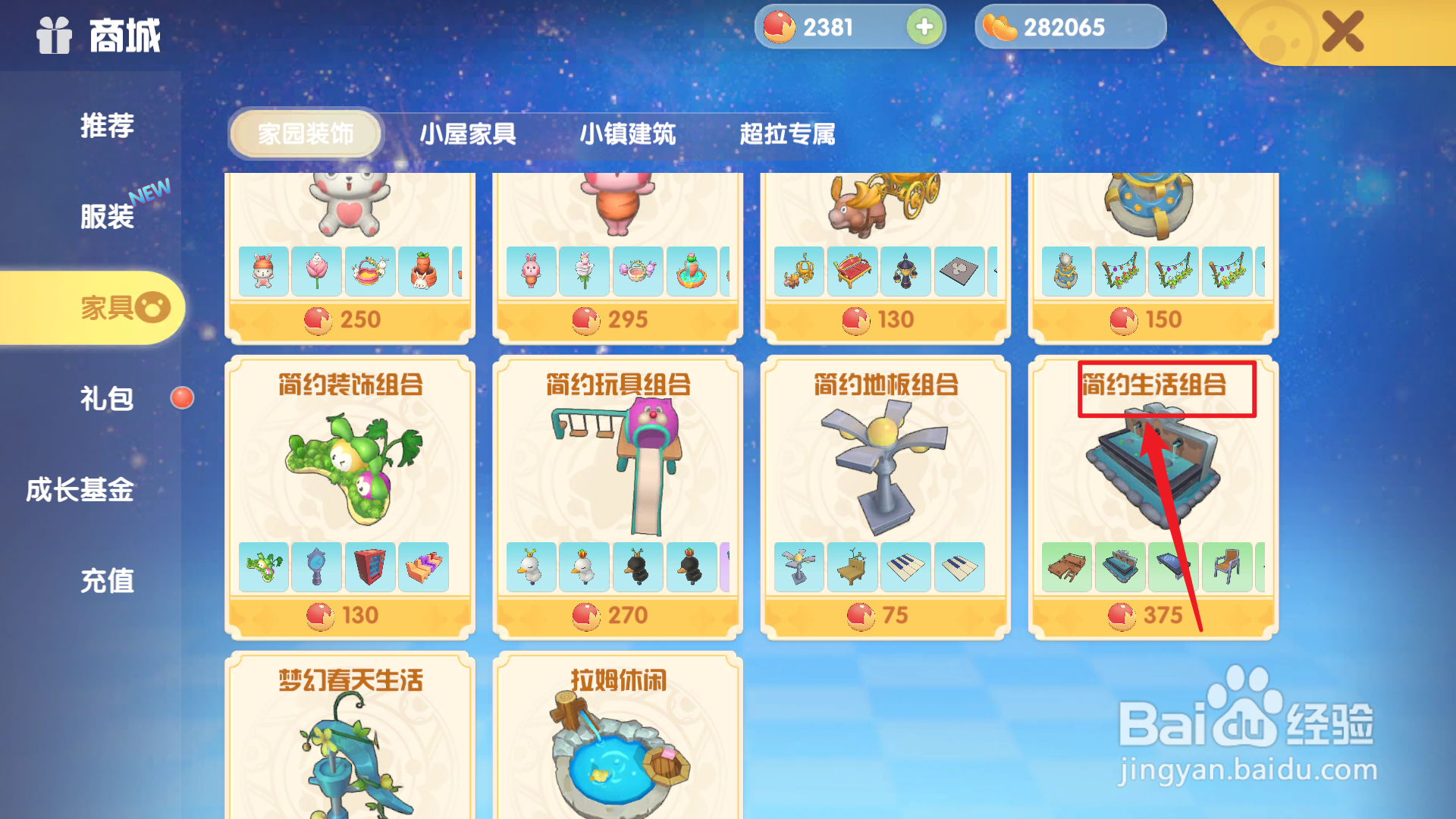Select the 家园装饰 tab

306,133
